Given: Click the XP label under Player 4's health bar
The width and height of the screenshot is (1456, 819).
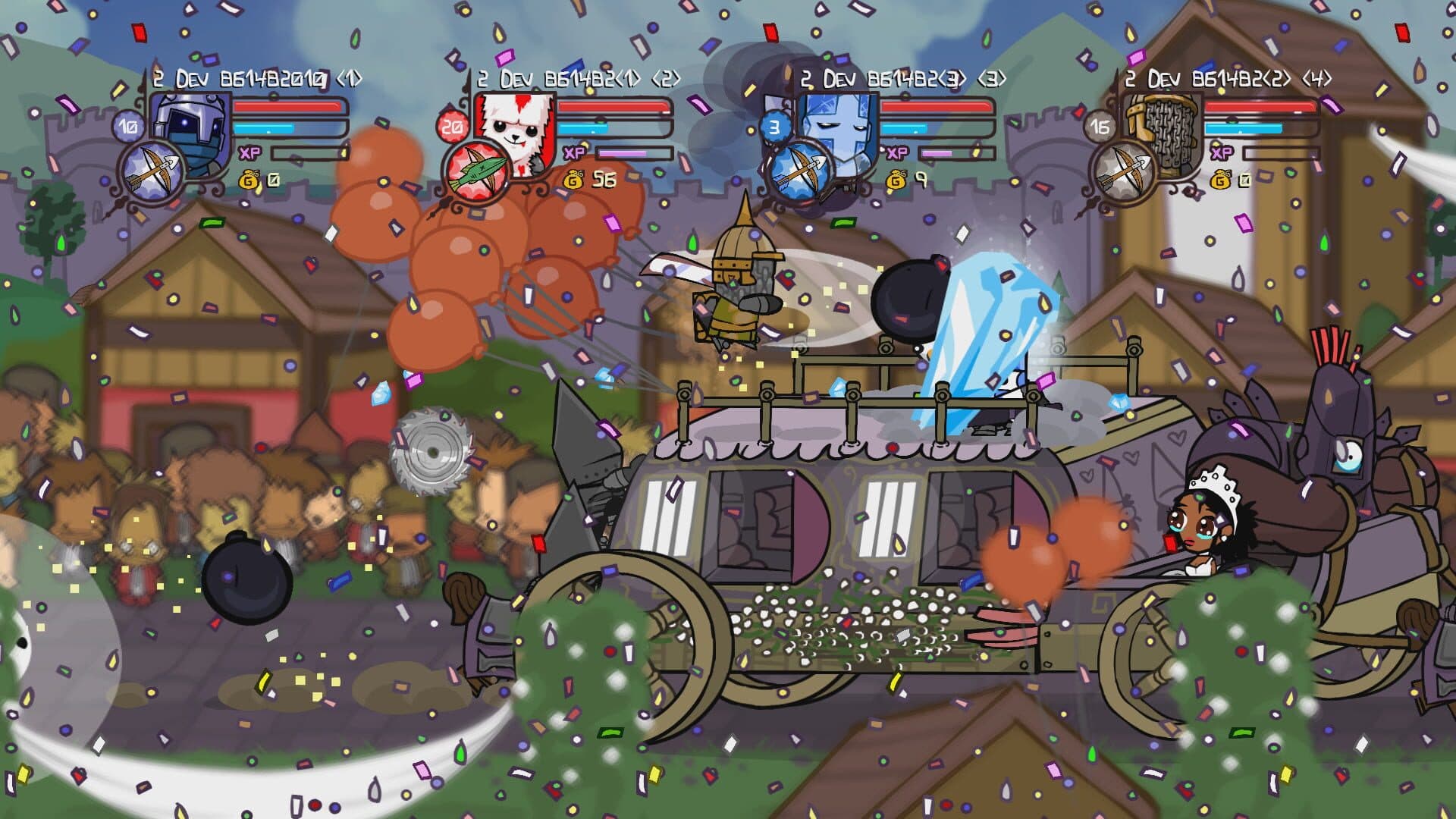Looking at the screenshot, I should click(1219, 153).
